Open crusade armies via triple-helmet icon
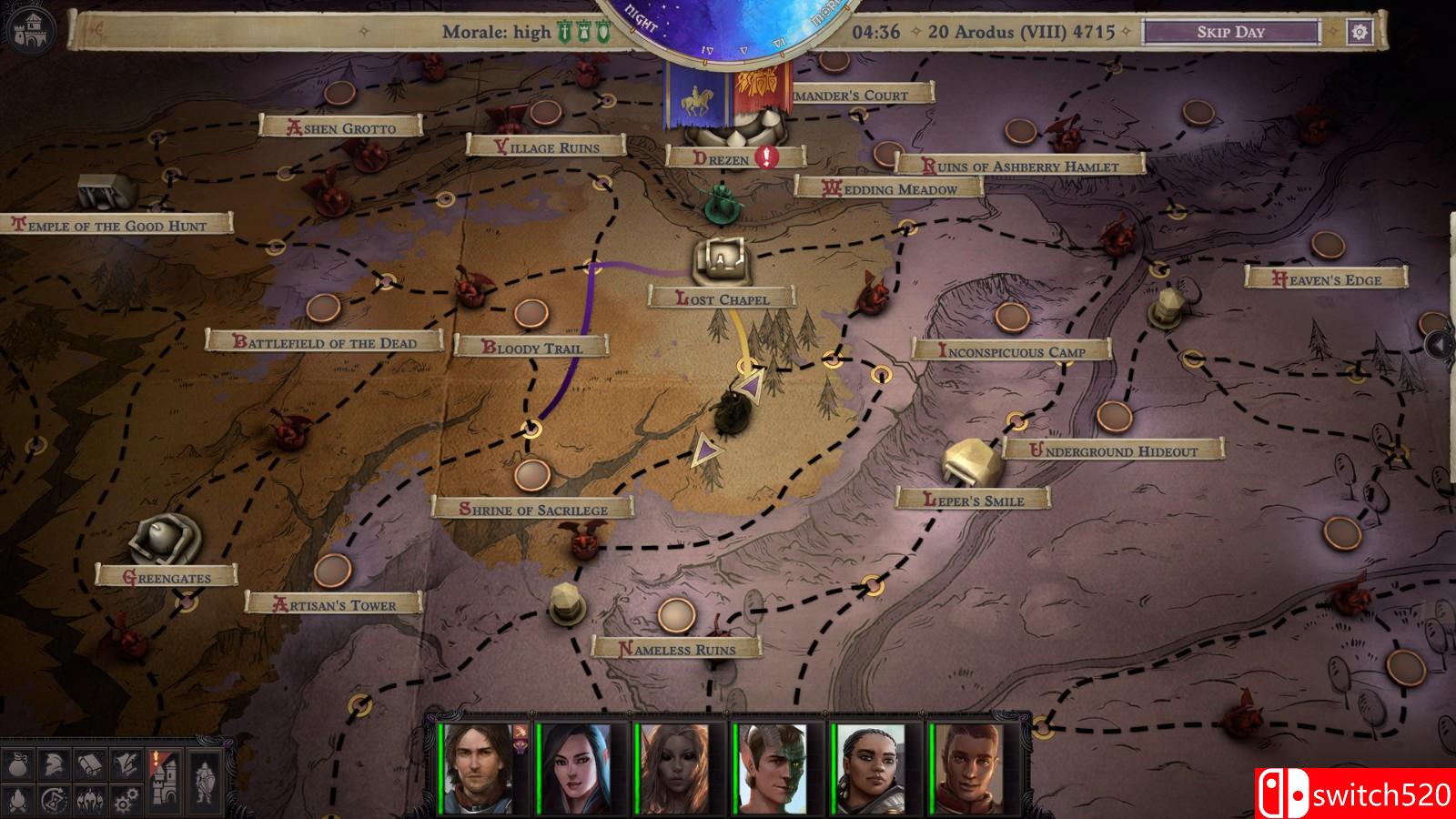 click(x=89, y=801)
